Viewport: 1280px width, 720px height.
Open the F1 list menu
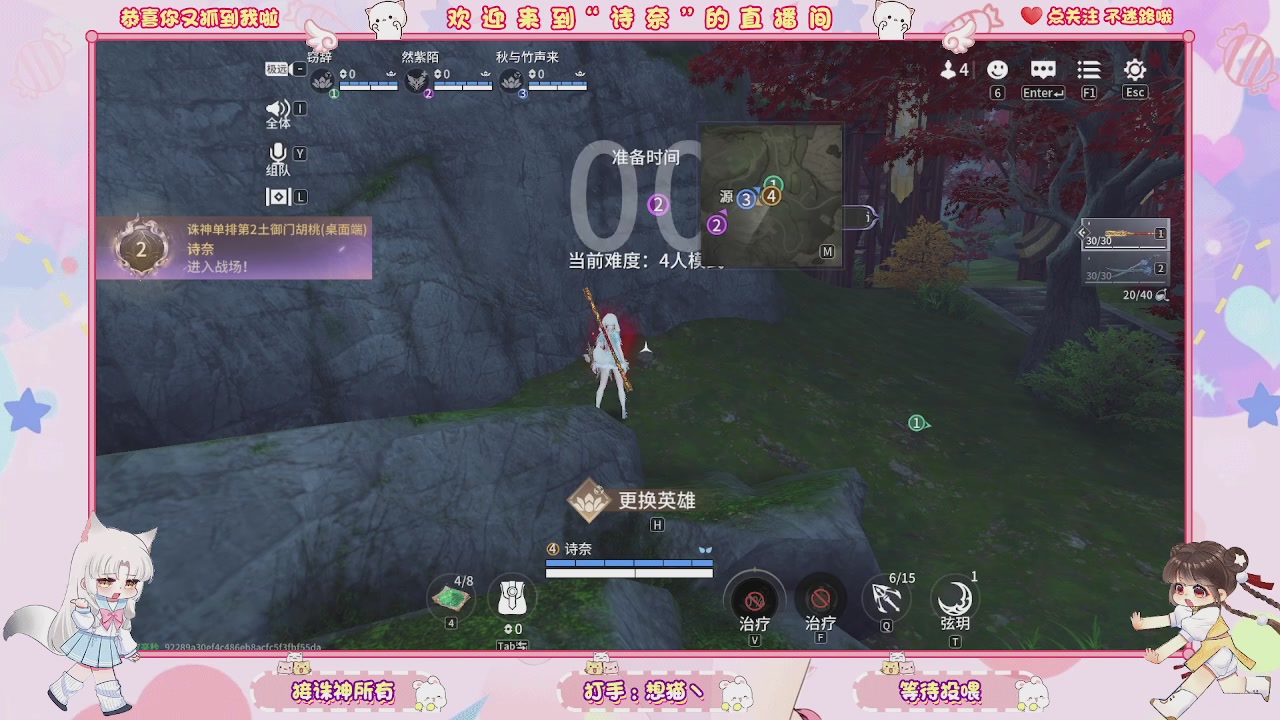pyautogui.click(x=1088, y=70)
